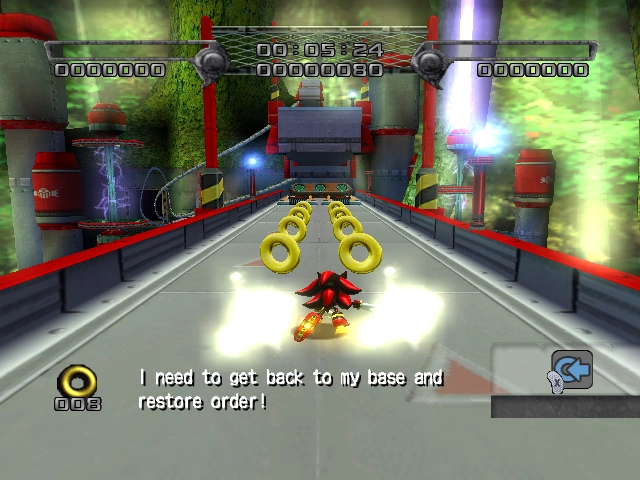The image size is (640, 480).
Task: Select the gold ring counter icon
Action: point(77,380)
